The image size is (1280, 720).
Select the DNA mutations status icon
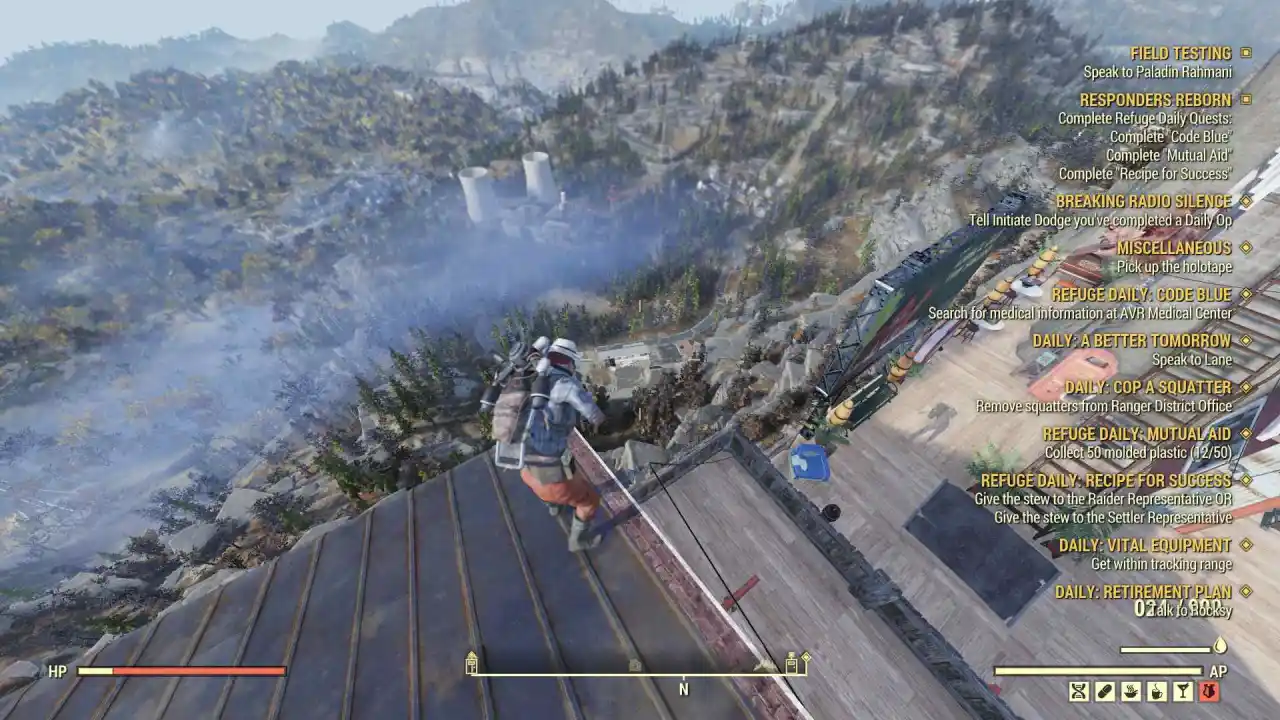point(1079,692)
